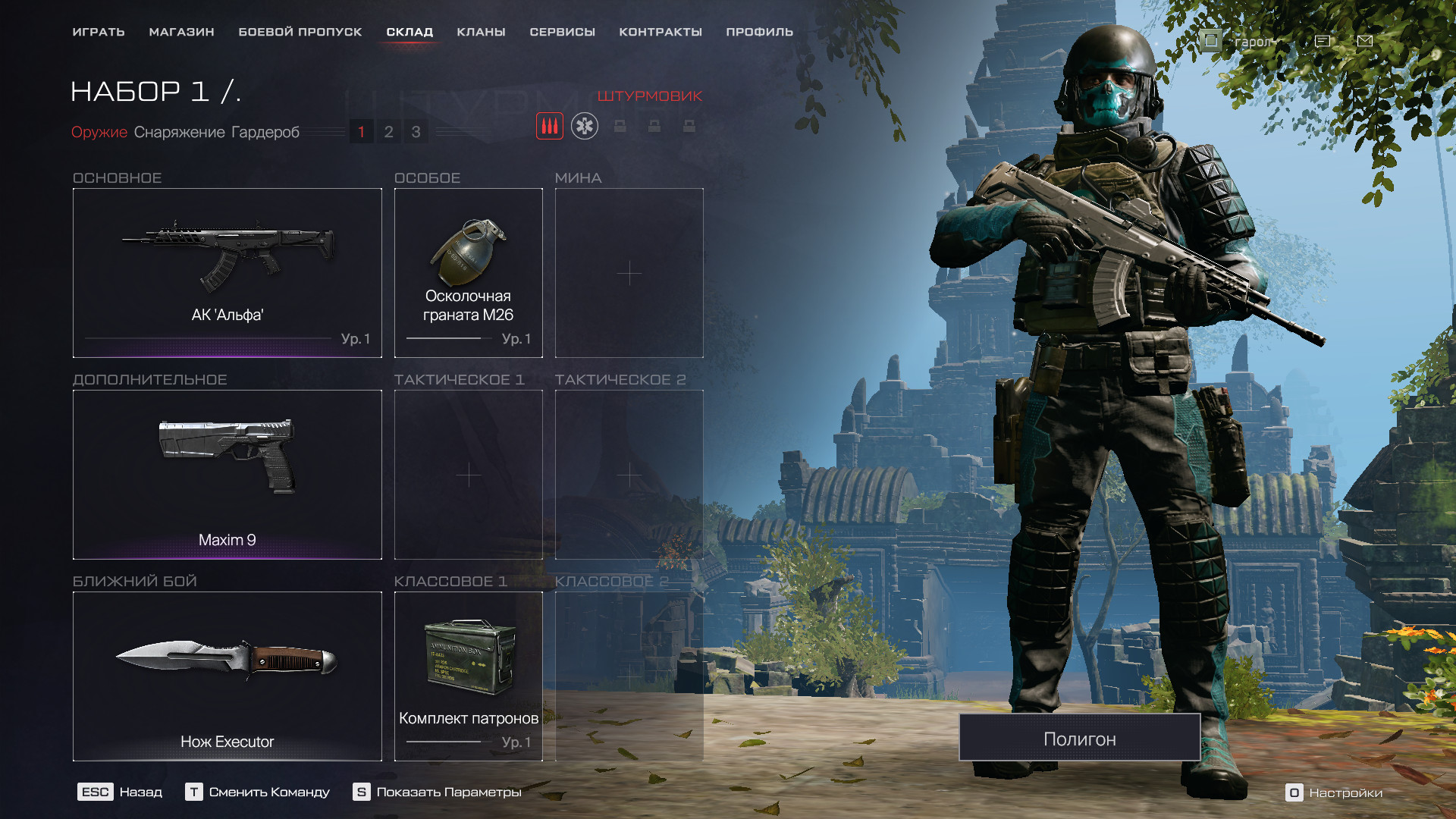1456x819 pixels.
Task: Open Настройки settings
Action: coord(1335,792)
